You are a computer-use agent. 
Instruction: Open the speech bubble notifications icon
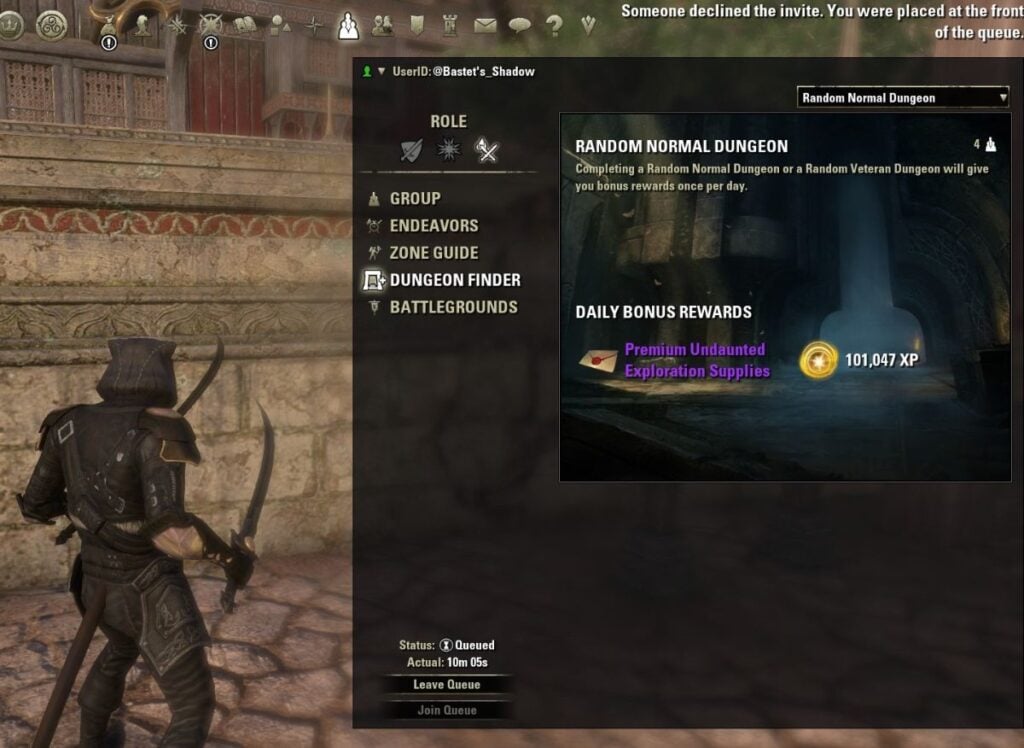[519, 26]
